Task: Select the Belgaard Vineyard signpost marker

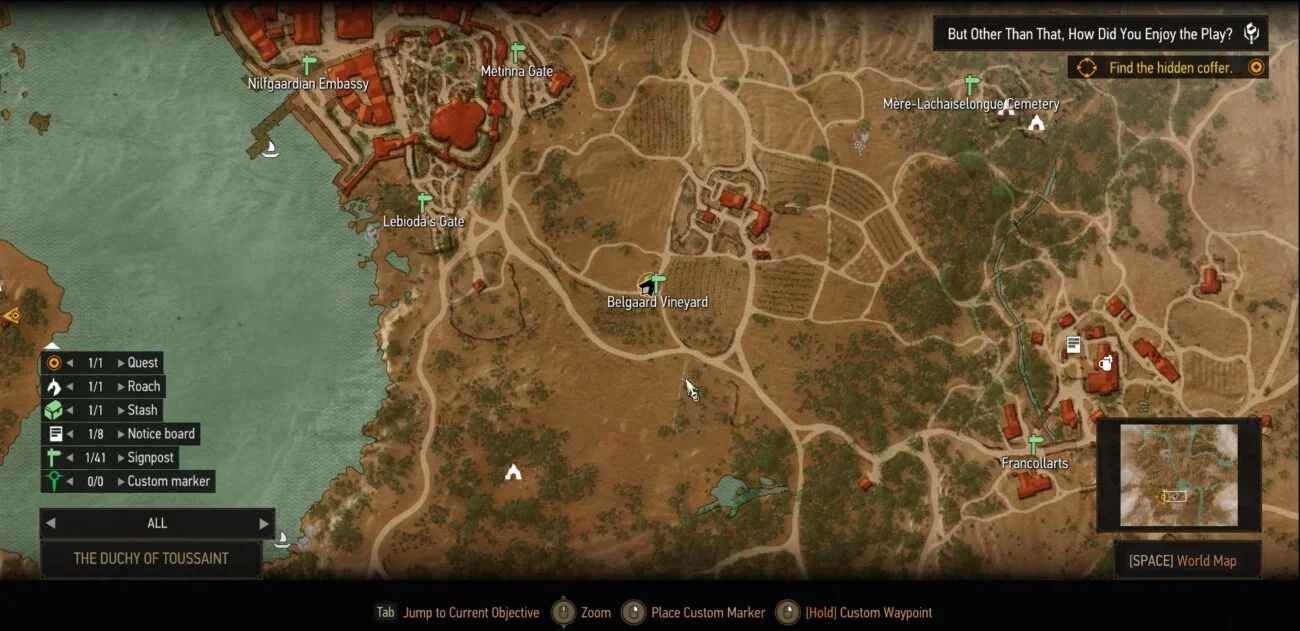Action: click(657, 282)
